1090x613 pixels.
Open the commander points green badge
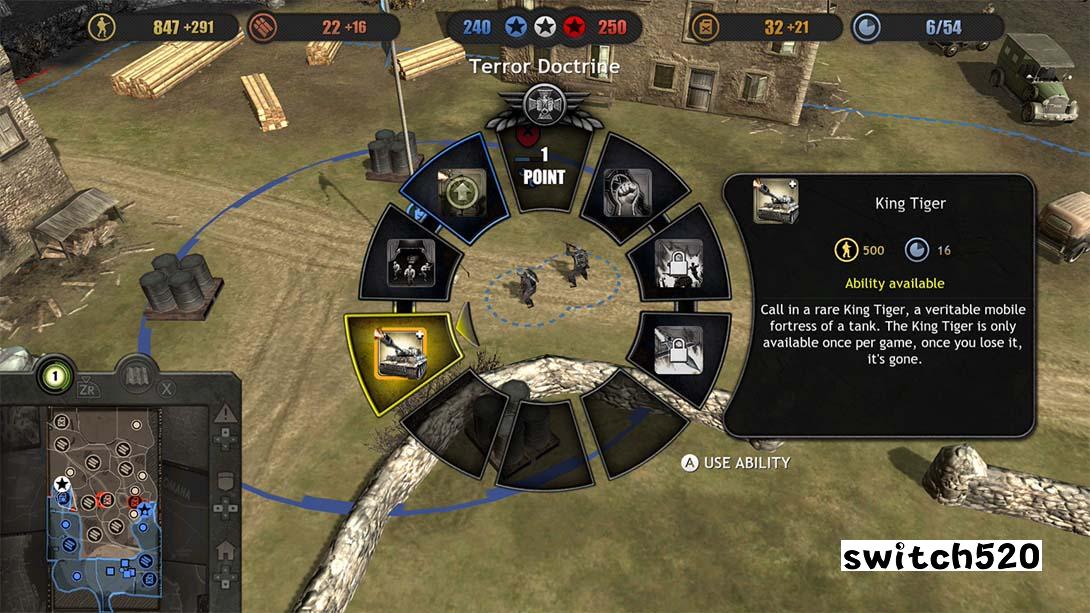coord(56,376)
